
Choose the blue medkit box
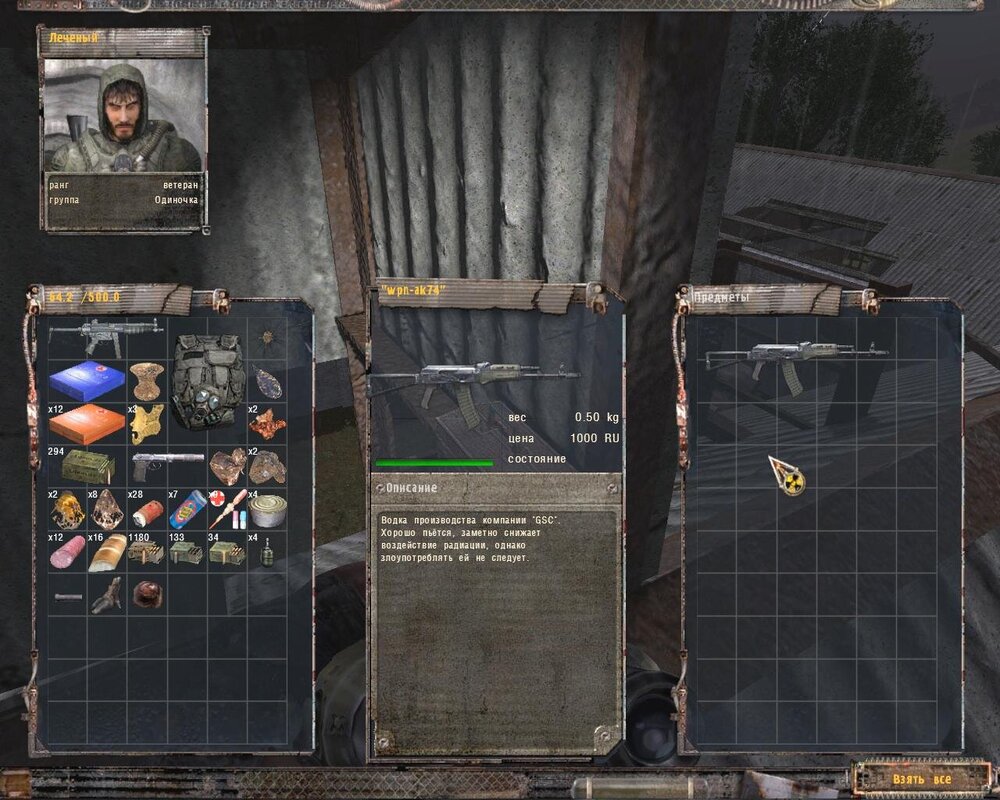point(86,381)
